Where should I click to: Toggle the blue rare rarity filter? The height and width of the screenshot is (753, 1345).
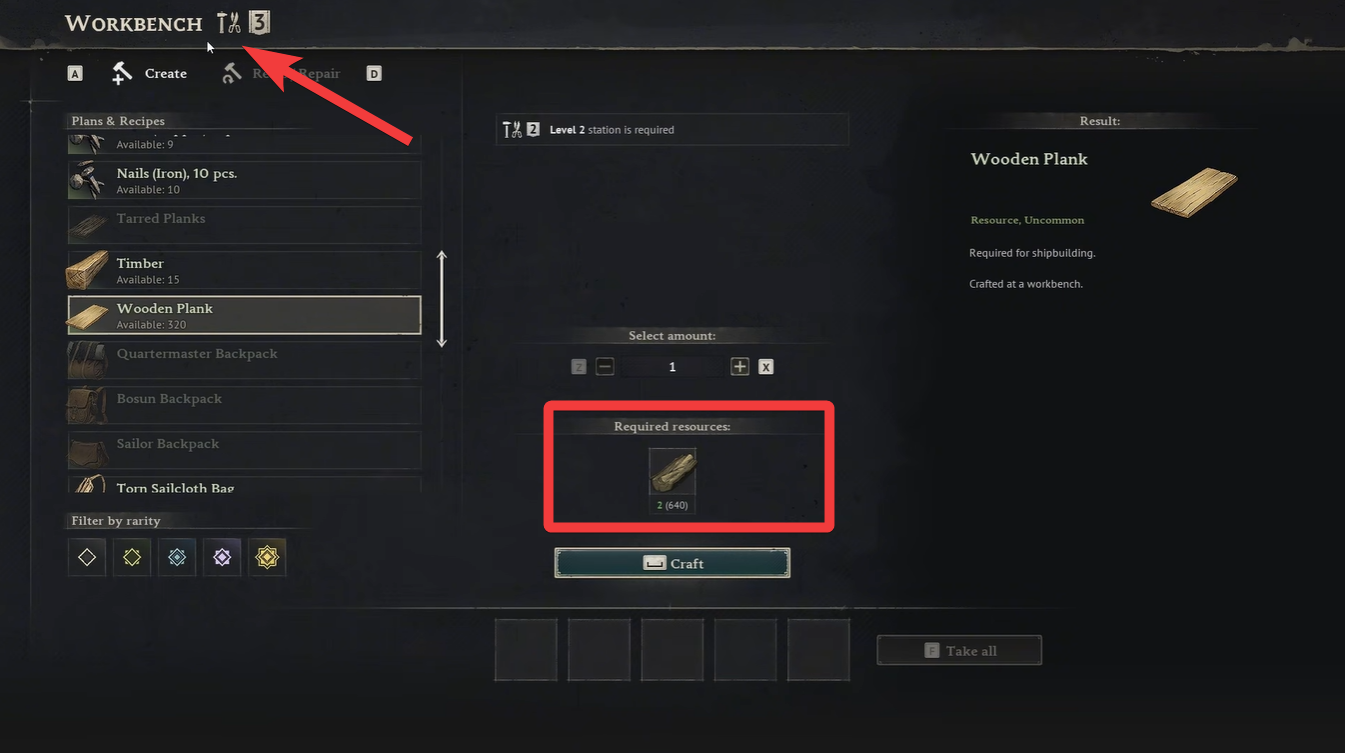tap(177, 557)
